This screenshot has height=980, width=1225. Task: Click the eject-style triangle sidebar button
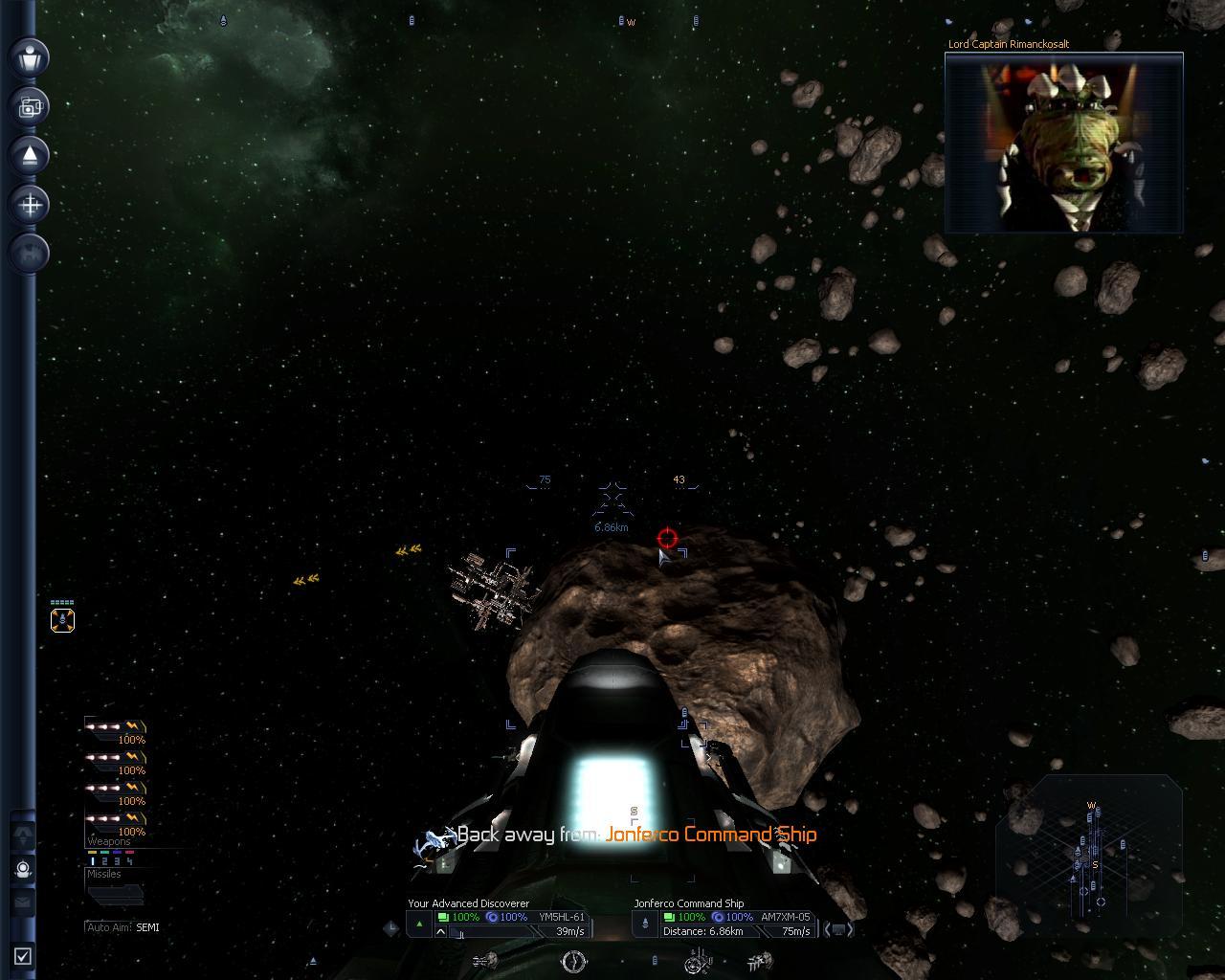[x=30, y=155]
